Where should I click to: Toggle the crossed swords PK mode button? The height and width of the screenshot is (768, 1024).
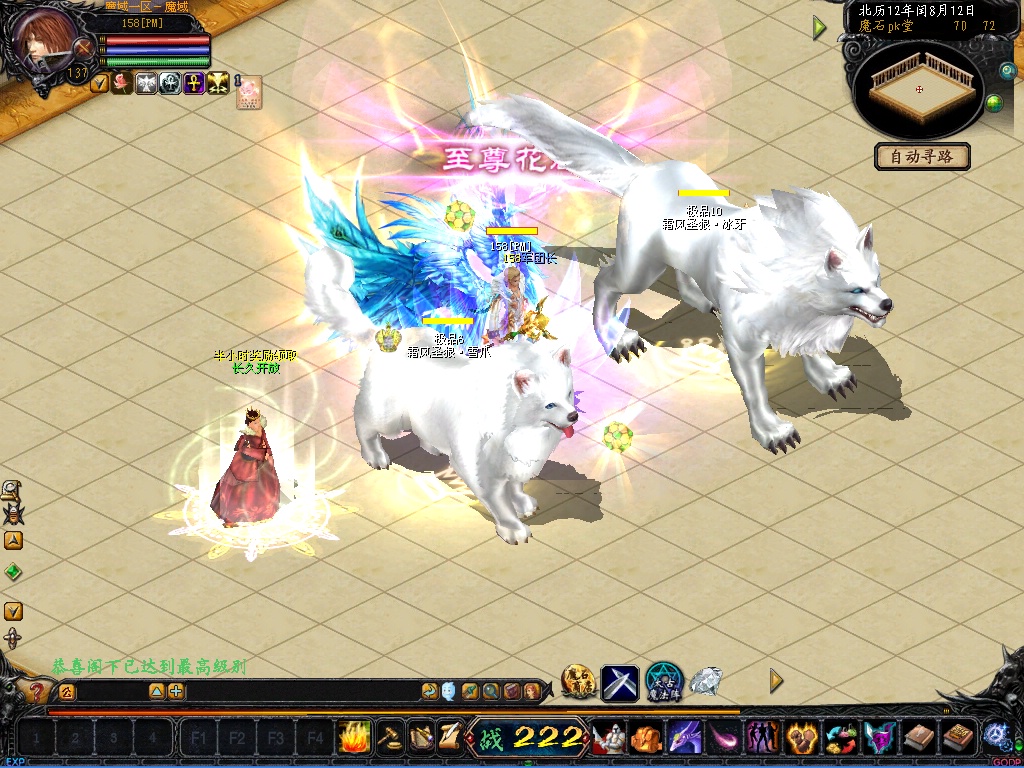click(x=86, y=47)
